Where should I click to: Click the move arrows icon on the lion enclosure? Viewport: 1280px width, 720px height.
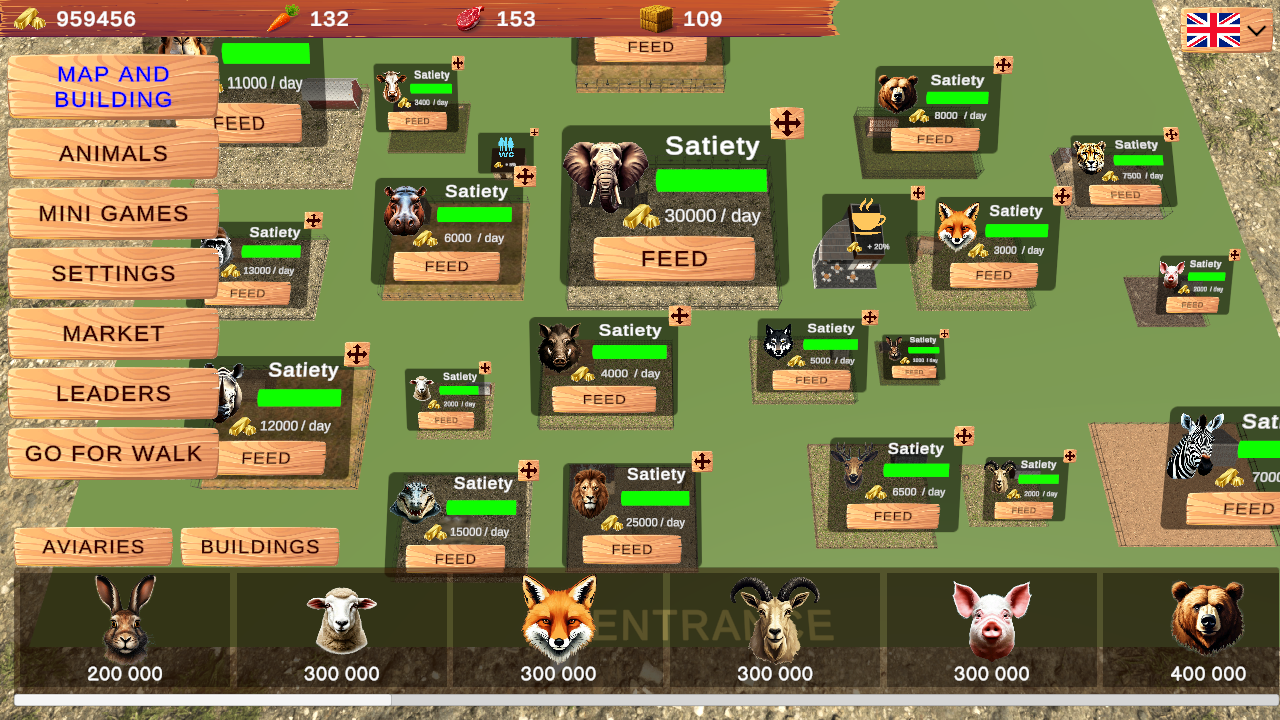(702, 461)
